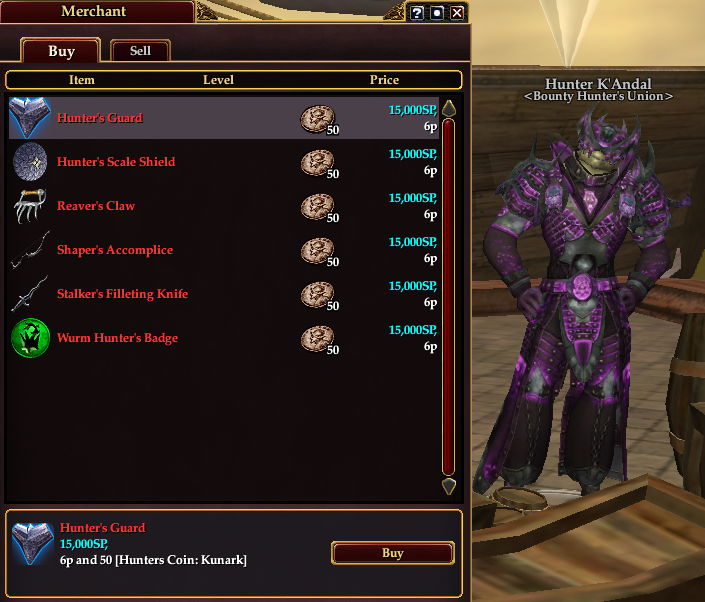Select the Hunter's Guard item row
Viewport: 705px width, 602px height.
[x=100, y=118]
